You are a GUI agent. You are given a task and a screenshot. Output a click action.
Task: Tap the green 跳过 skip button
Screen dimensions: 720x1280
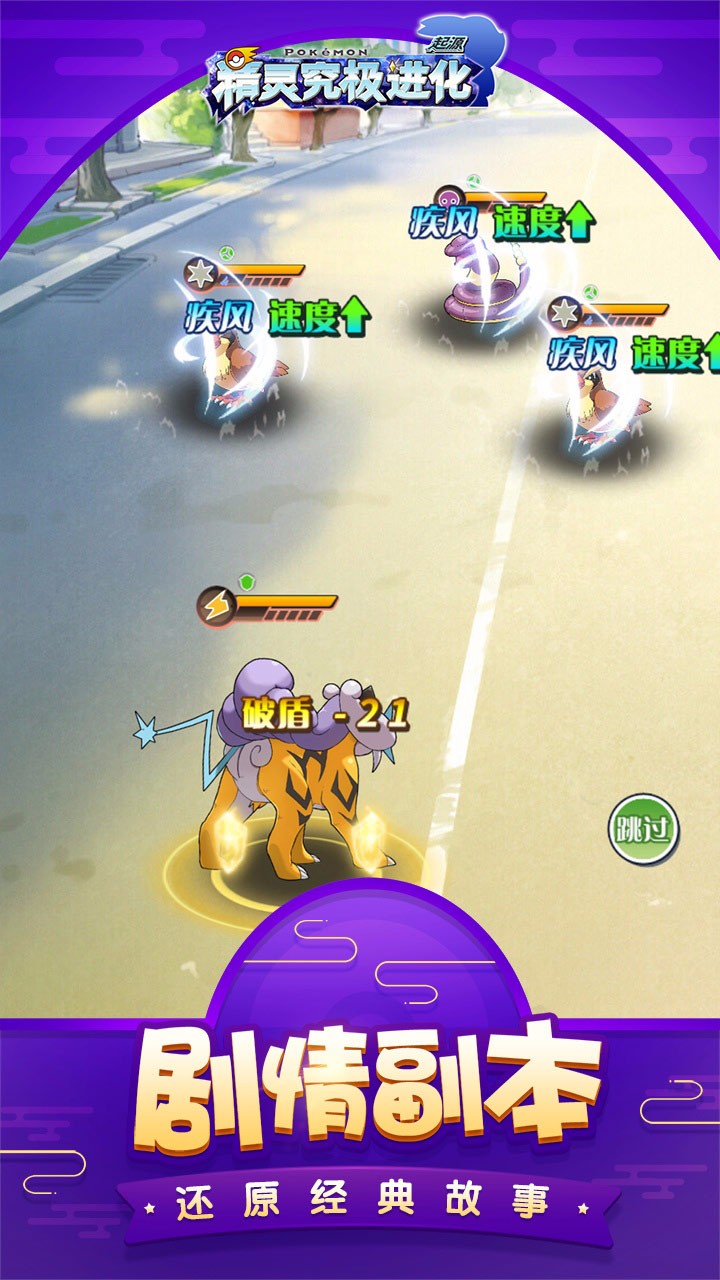(644, 828)
